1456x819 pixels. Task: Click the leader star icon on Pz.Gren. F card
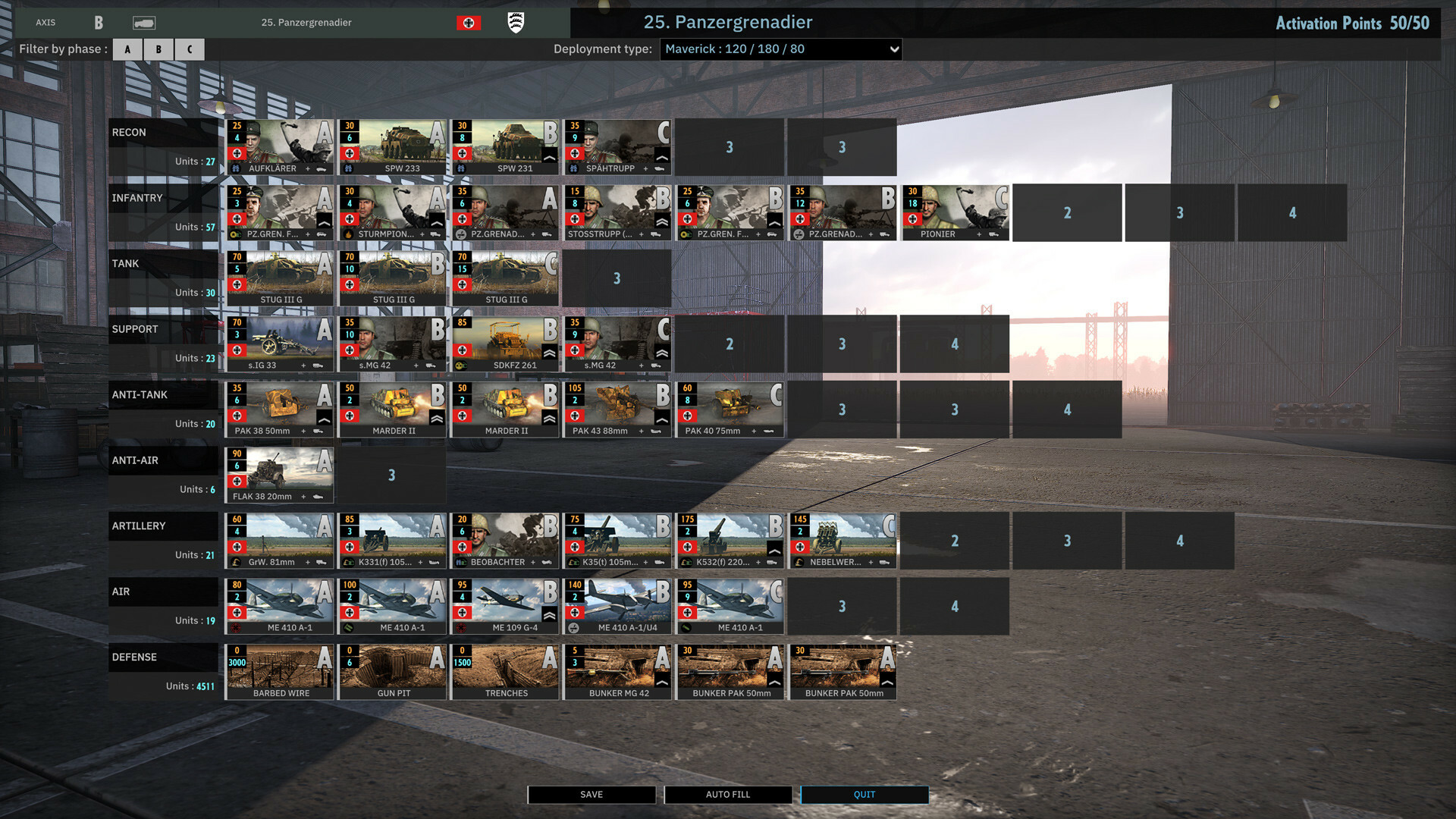coord(234,234)
